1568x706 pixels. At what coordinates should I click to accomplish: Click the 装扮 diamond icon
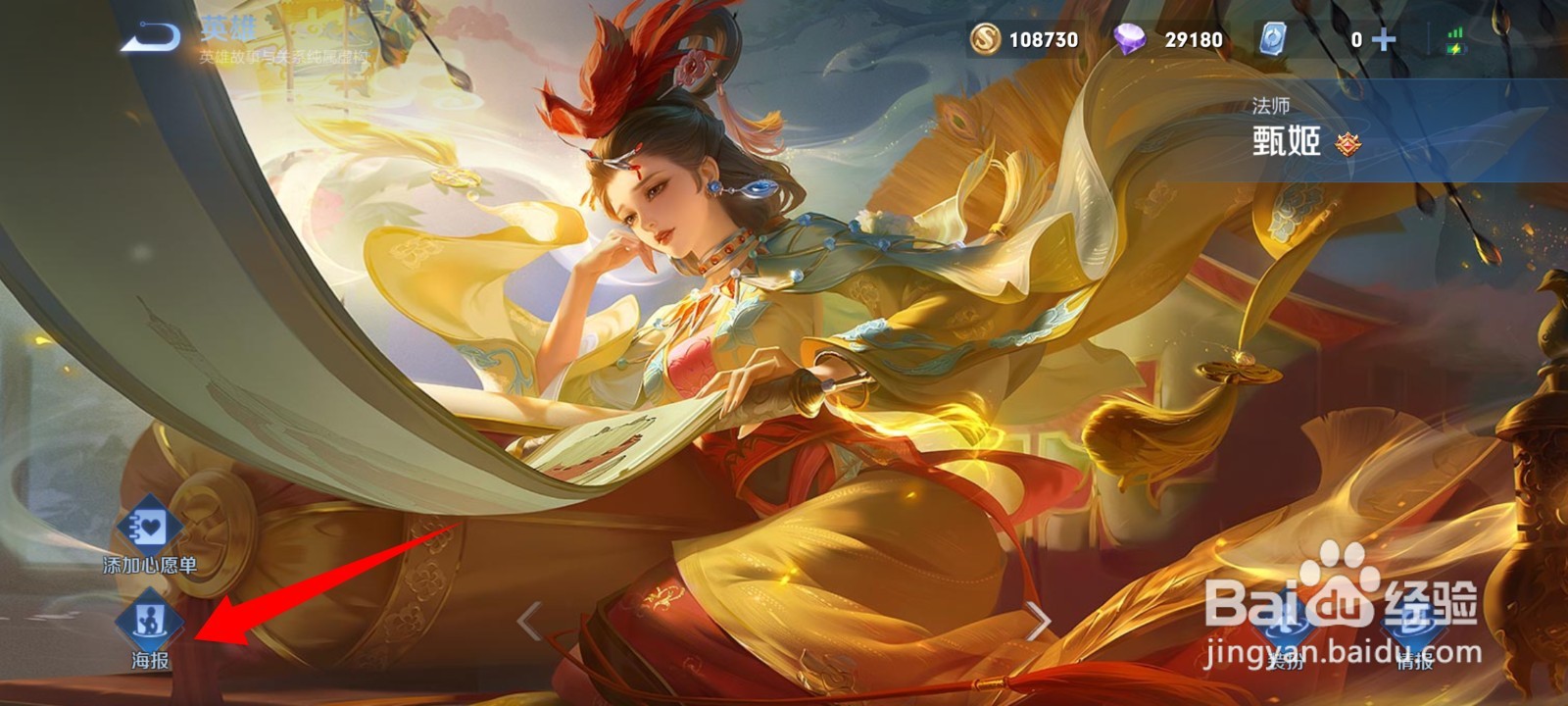1289,623
